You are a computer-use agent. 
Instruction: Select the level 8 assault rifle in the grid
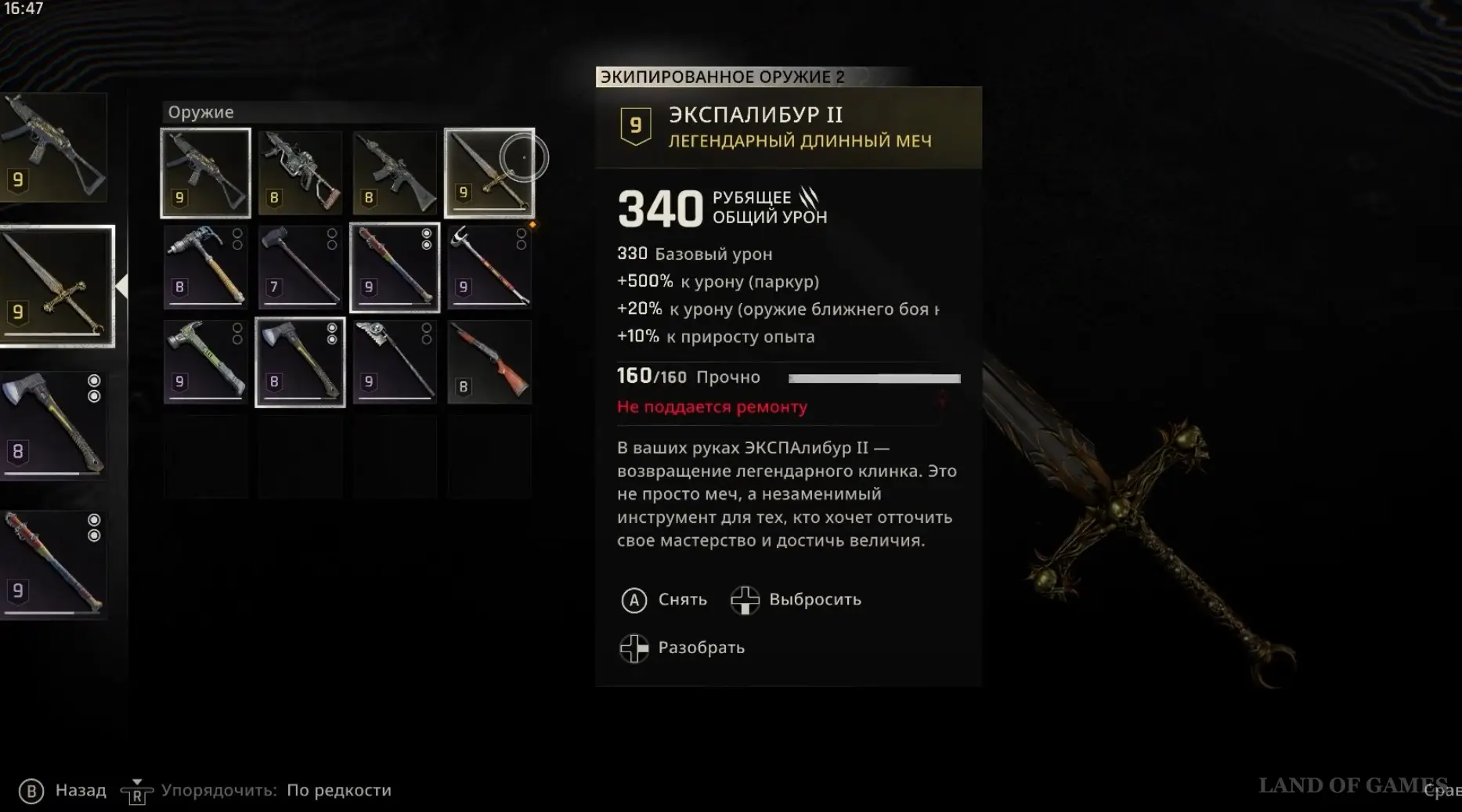point(395,173)
